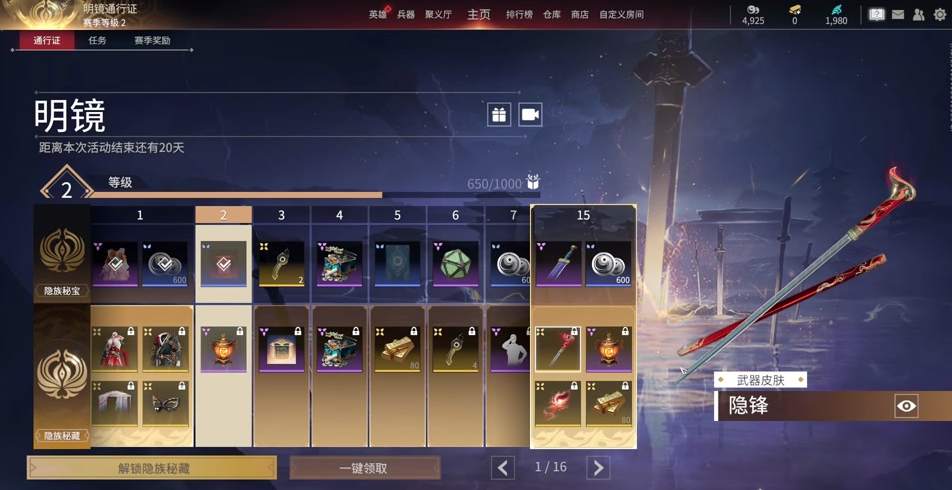Open the mail envelope icon
The image size is (952, 490).
(x=898, y=14)
